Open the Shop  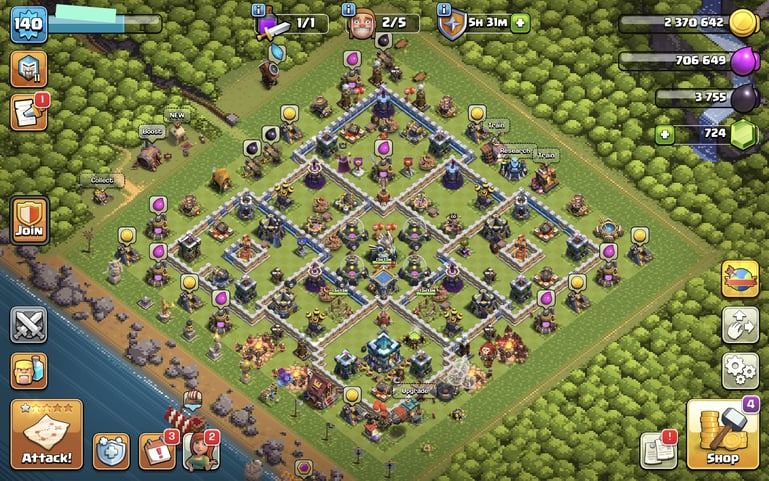[722, 434]
